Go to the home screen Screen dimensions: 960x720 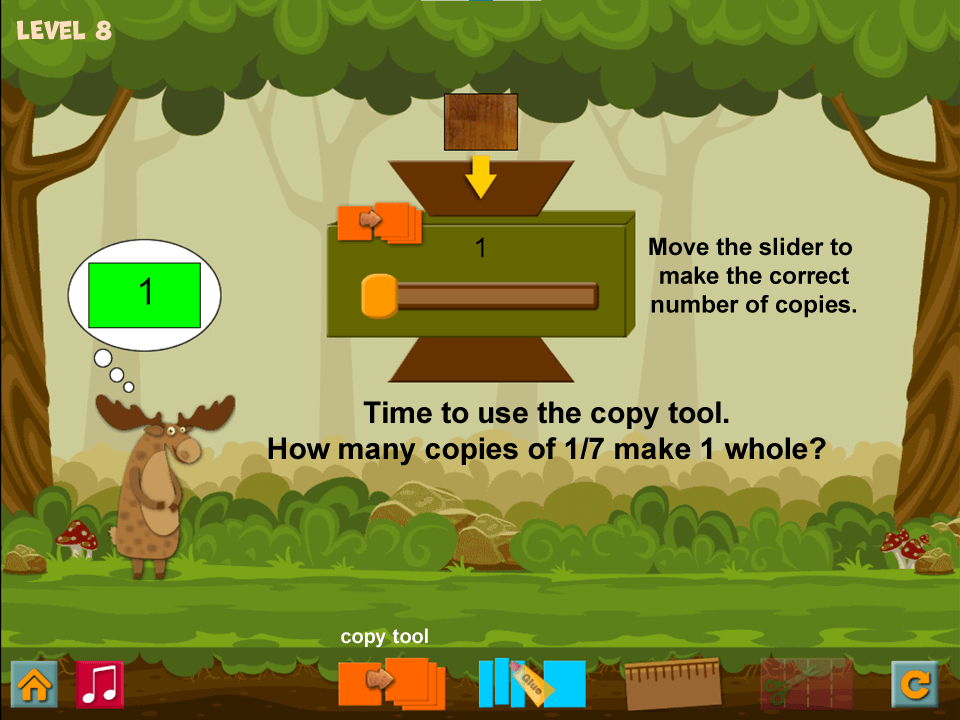coord(34,685)
